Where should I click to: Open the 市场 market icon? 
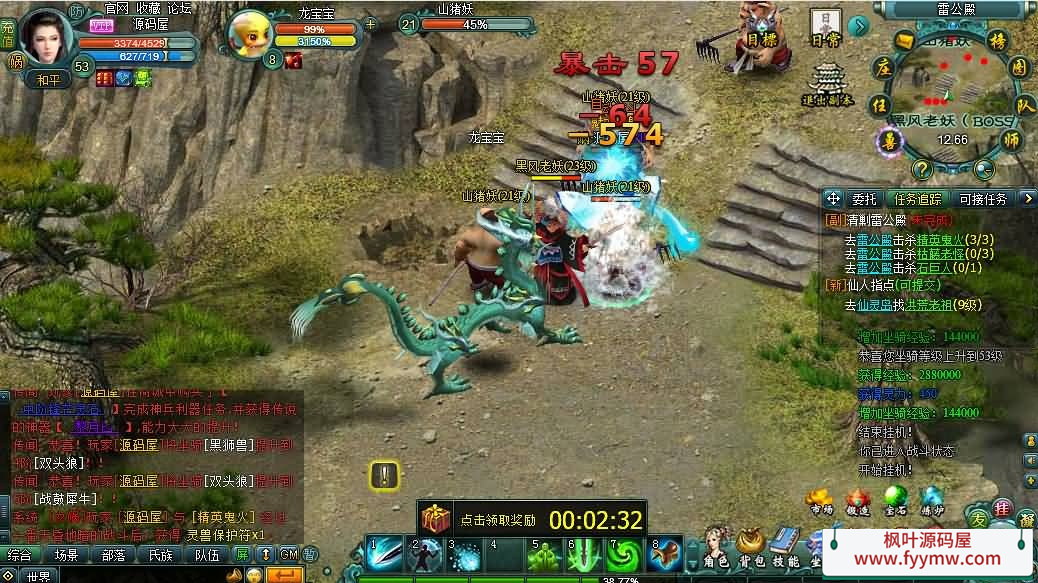[820, 501]
